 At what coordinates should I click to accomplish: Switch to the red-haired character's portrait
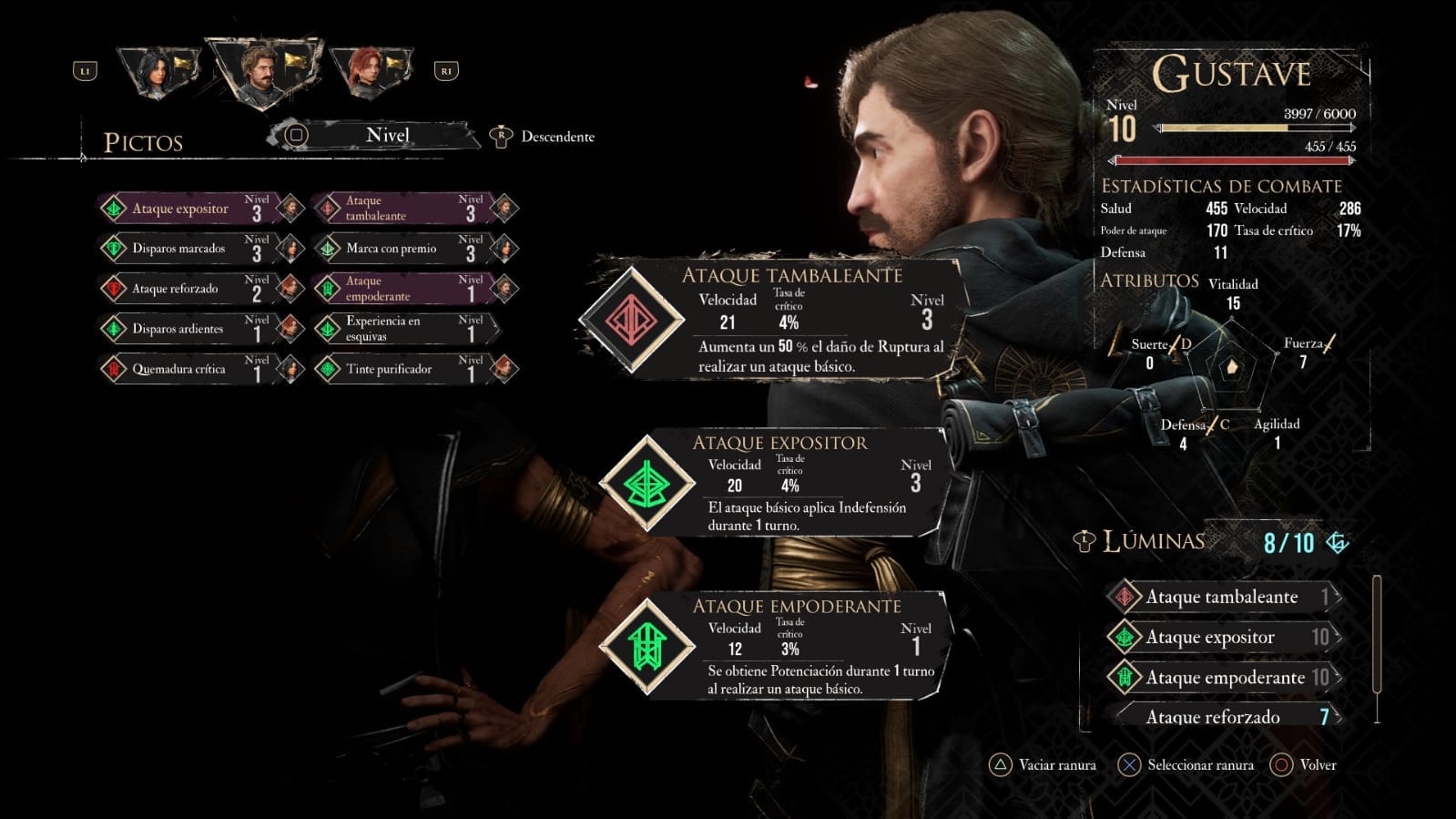click(x=369, y=73)
